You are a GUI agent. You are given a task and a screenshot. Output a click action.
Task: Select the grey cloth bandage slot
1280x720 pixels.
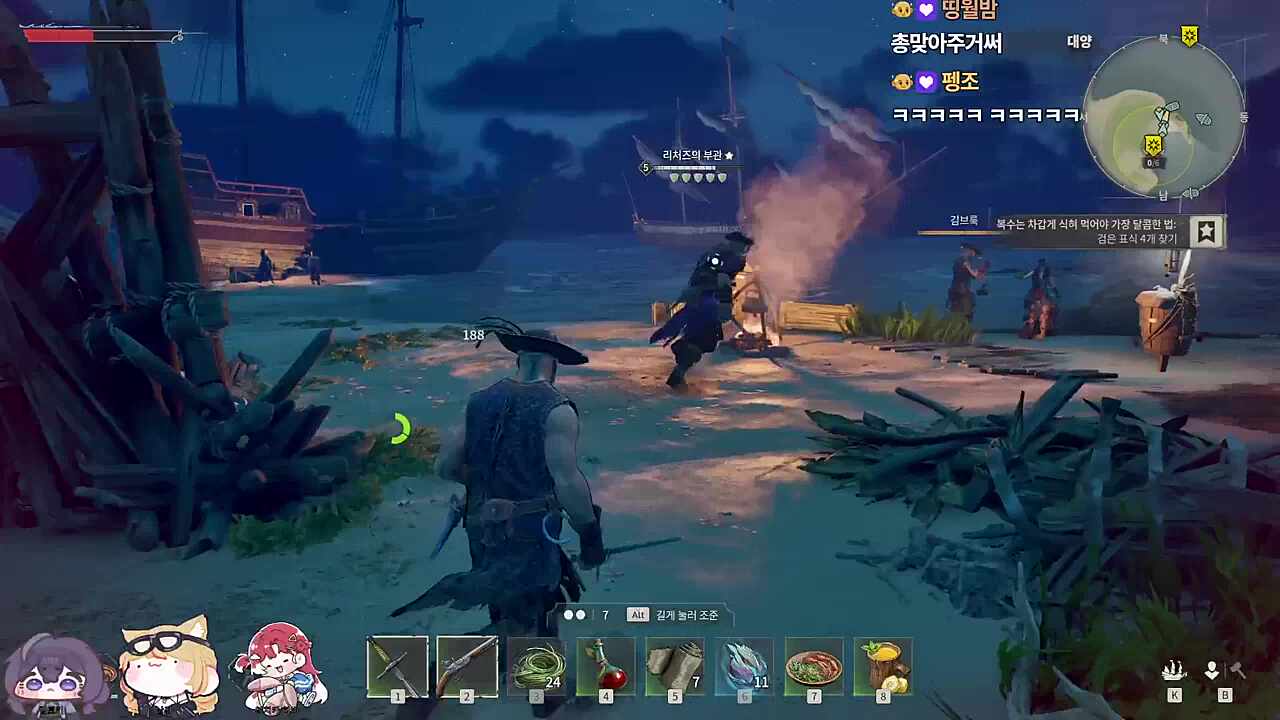click(x=675, y=665)
